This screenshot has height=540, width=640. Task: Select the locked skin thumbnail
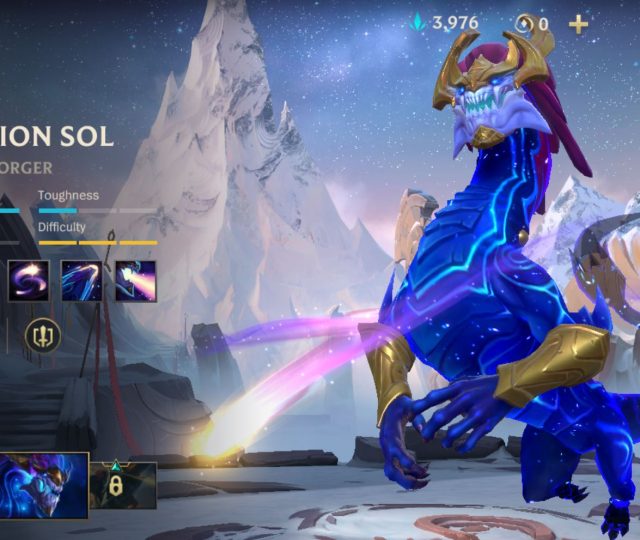click(122, 485)
